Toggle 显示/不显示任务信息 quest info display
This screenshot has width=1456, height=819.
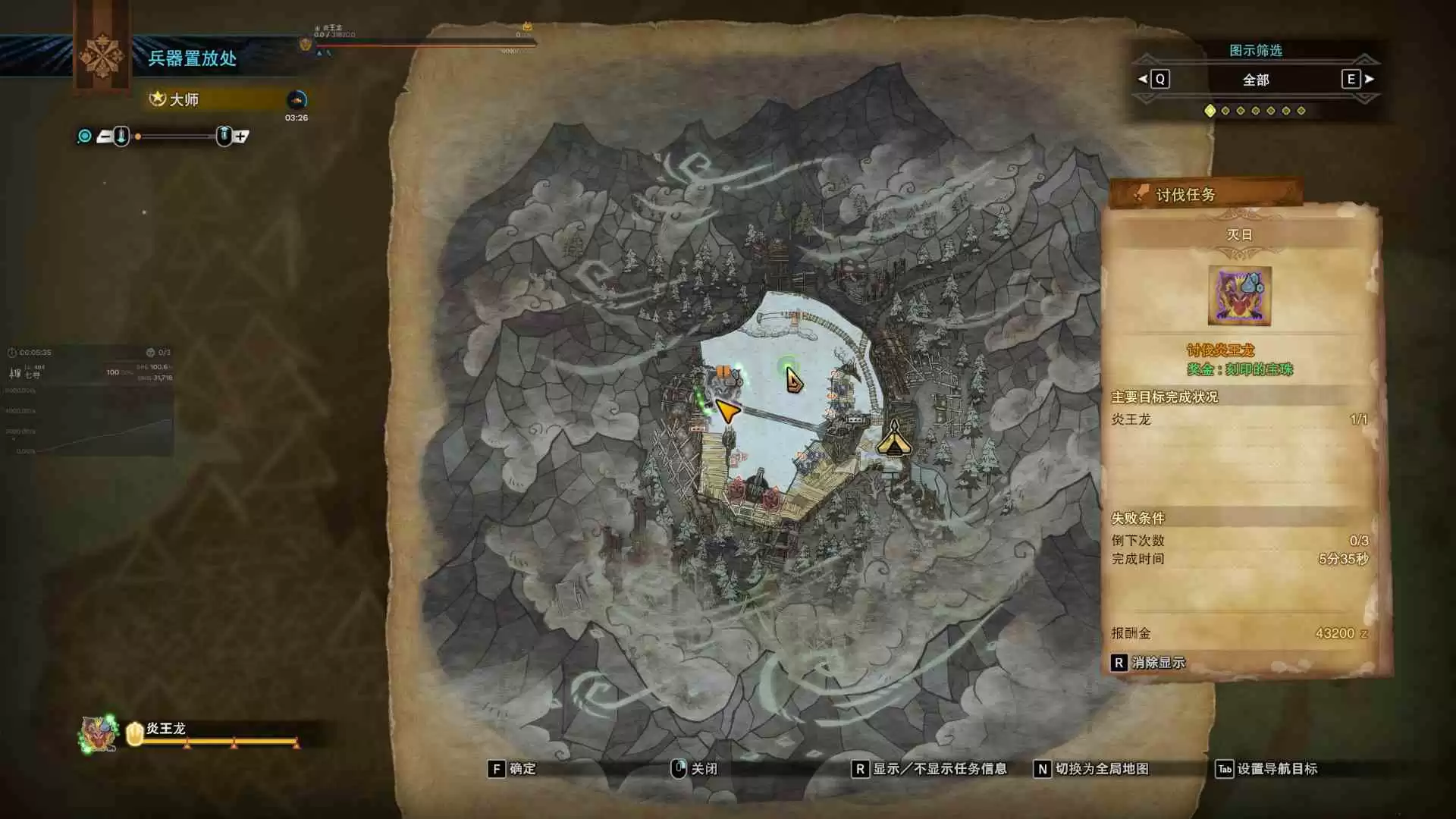coord(930,769)
